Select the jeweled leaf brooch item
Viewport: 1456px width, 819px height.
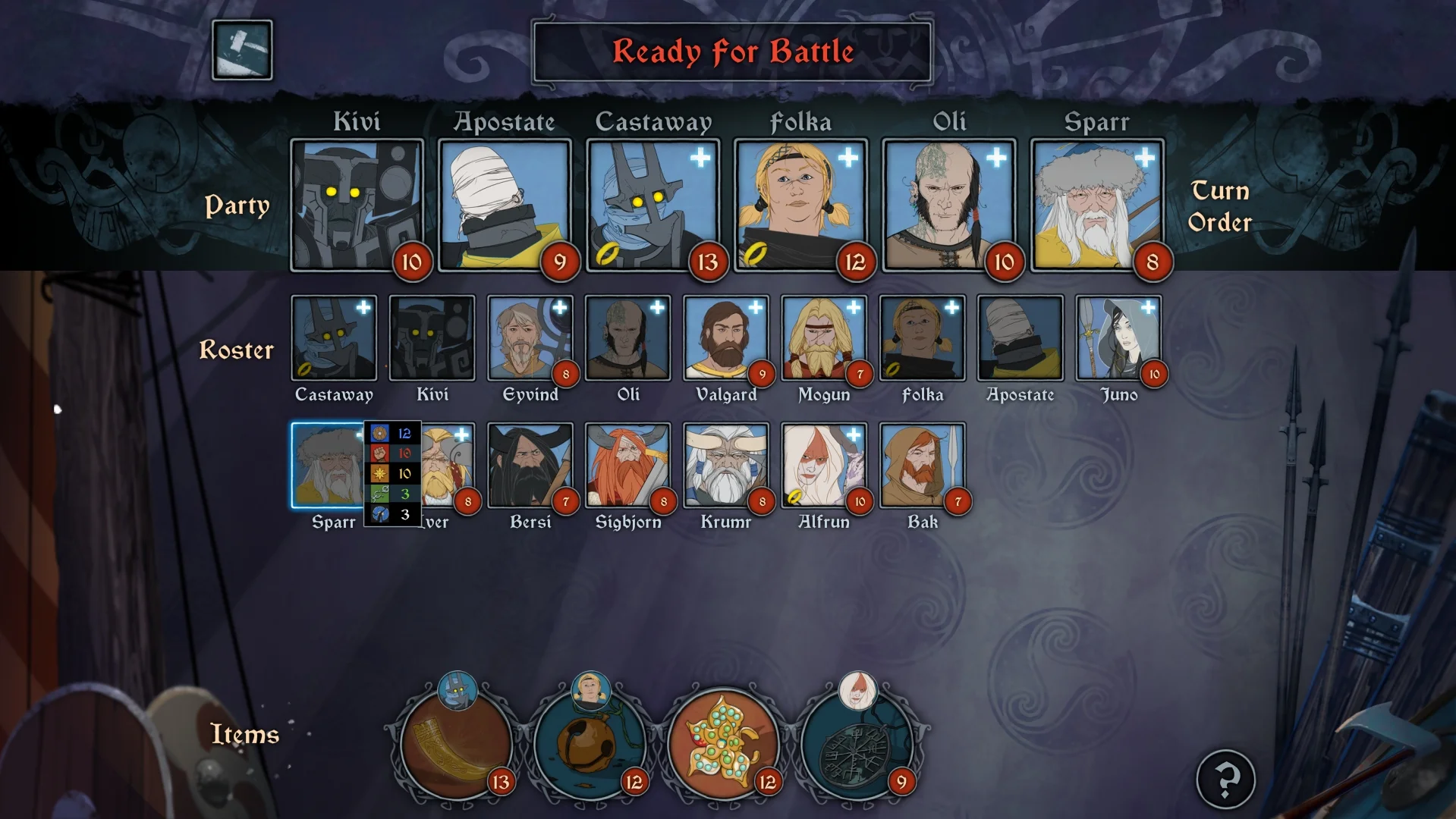723,743
